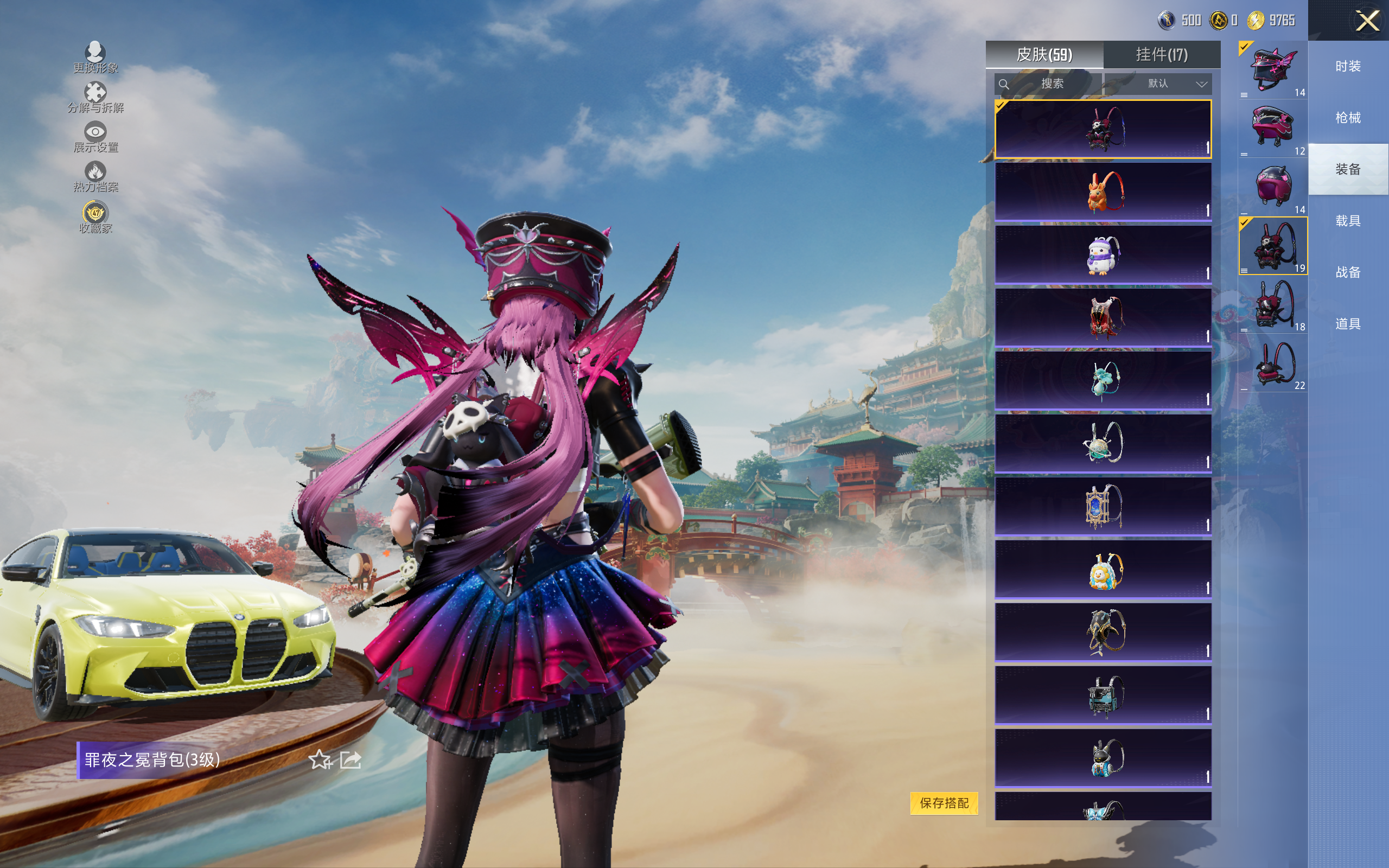This screenshot has height=868, width=1389.
Task: Select the 皮肤(59) tab
Action: (x=1044, y=55)
